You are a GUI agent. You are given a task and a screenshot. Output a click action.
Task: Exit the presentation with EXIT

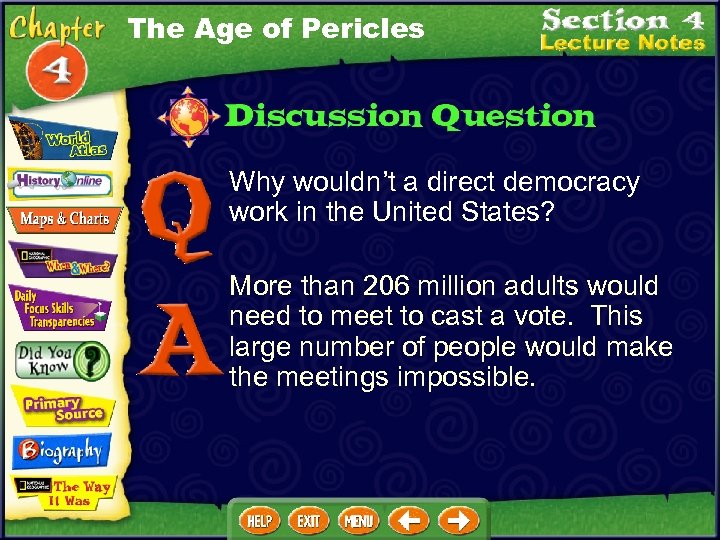(x=309, y=521)
